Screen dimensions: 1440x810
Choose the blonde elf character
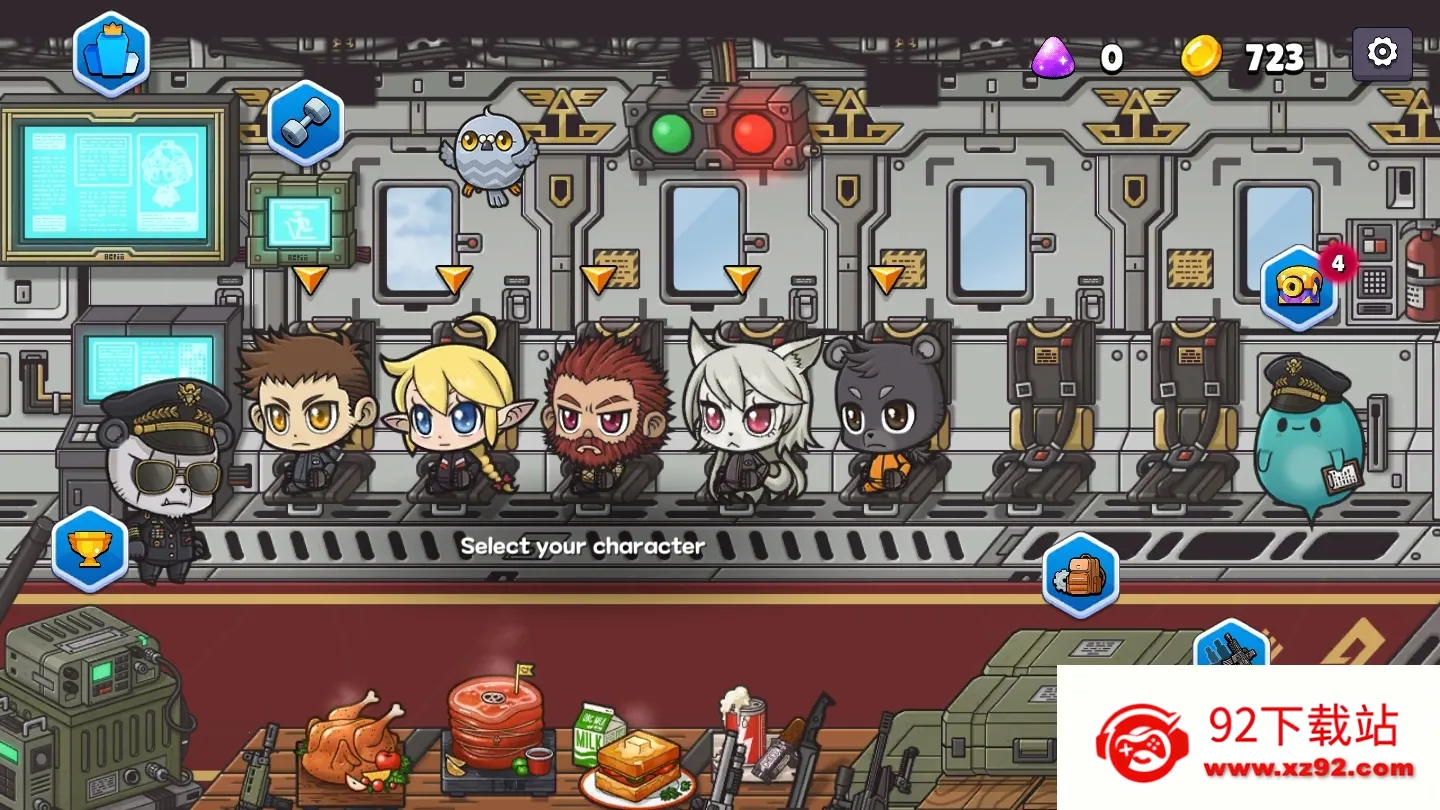coord(452,410)
